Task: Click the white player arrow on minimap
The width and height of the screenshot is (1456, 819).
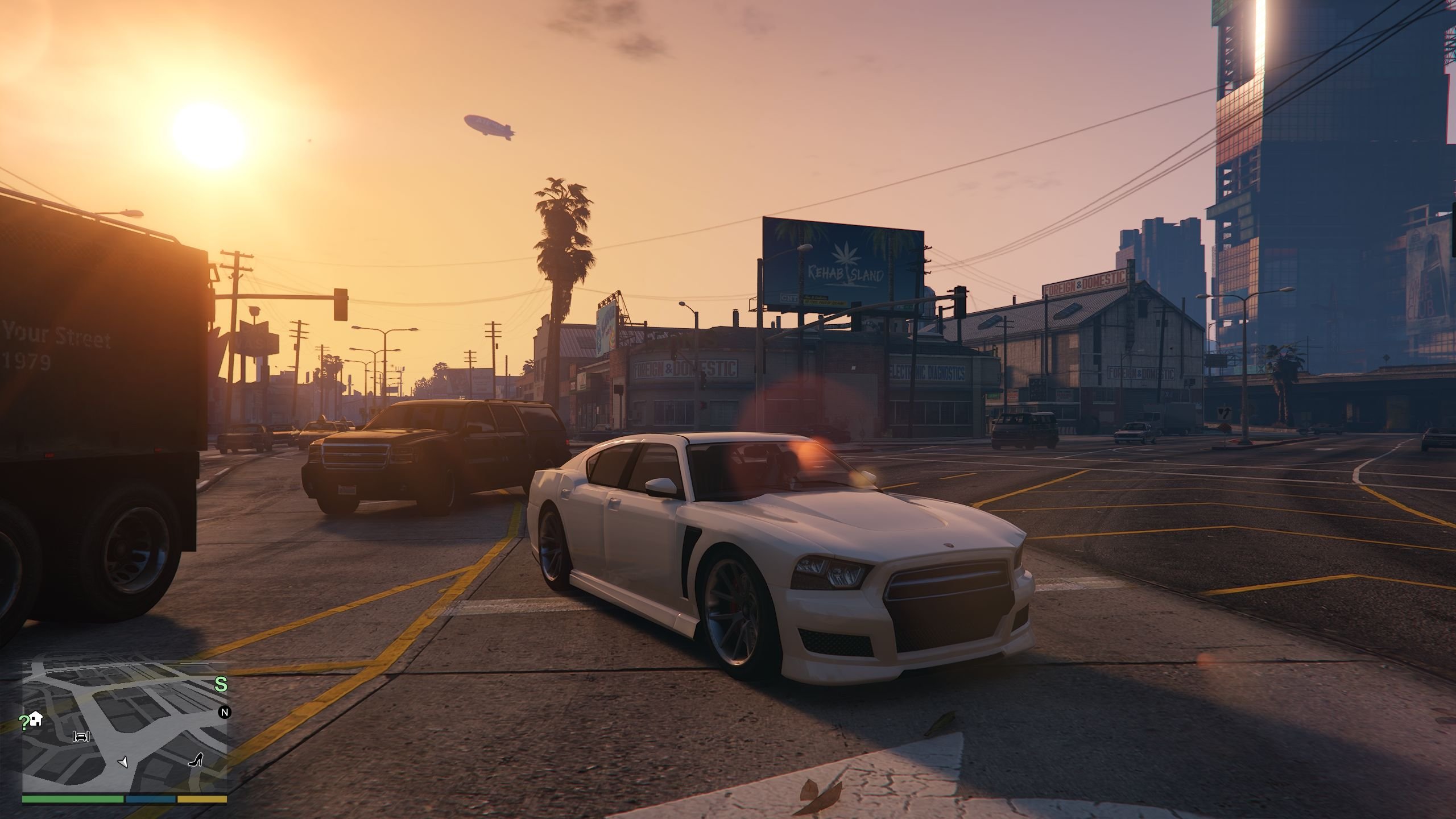Action: (x=123, y=762)
